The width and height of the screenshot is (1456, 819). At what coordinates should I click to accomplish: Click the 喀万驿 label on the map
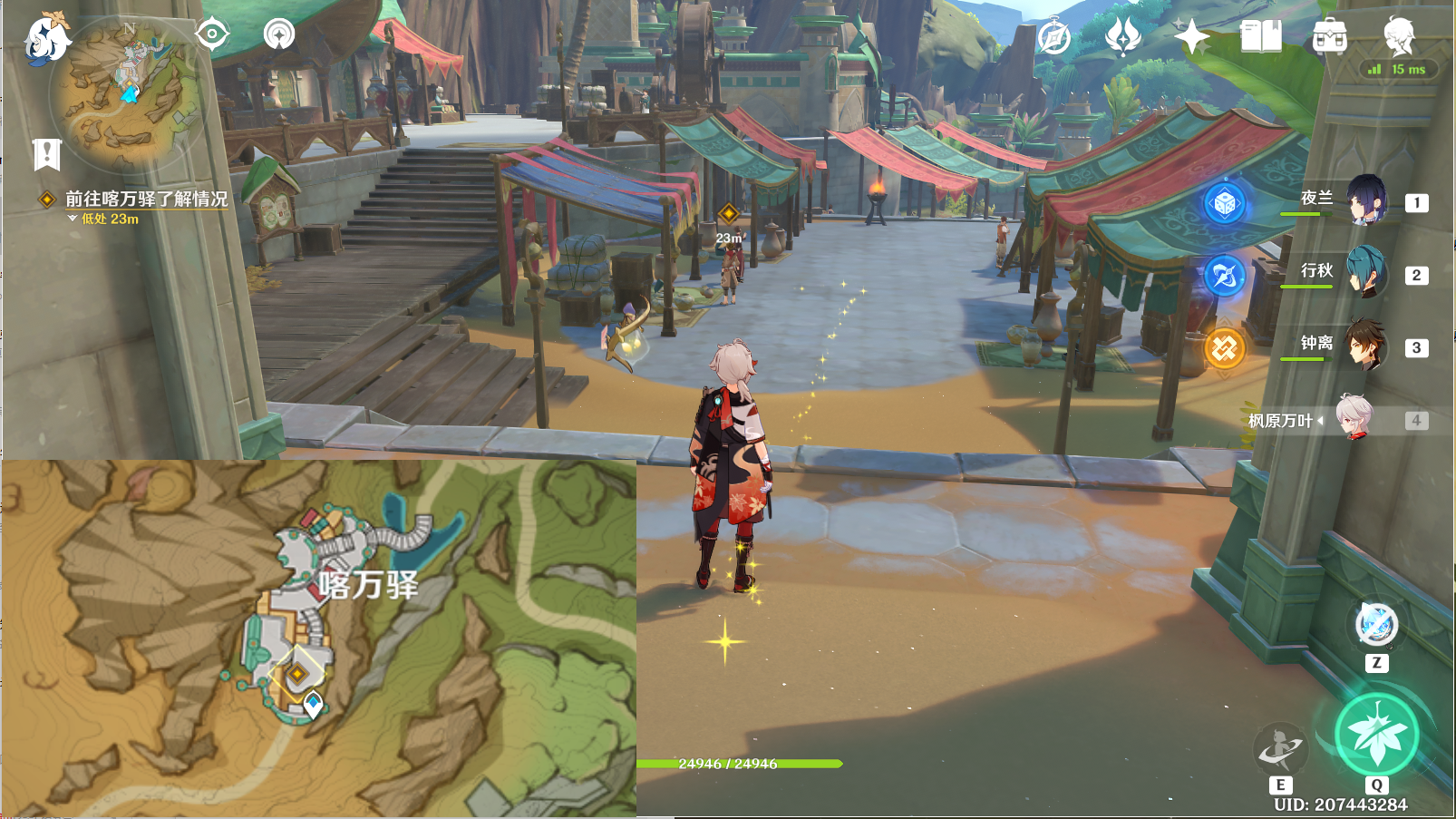368,585
